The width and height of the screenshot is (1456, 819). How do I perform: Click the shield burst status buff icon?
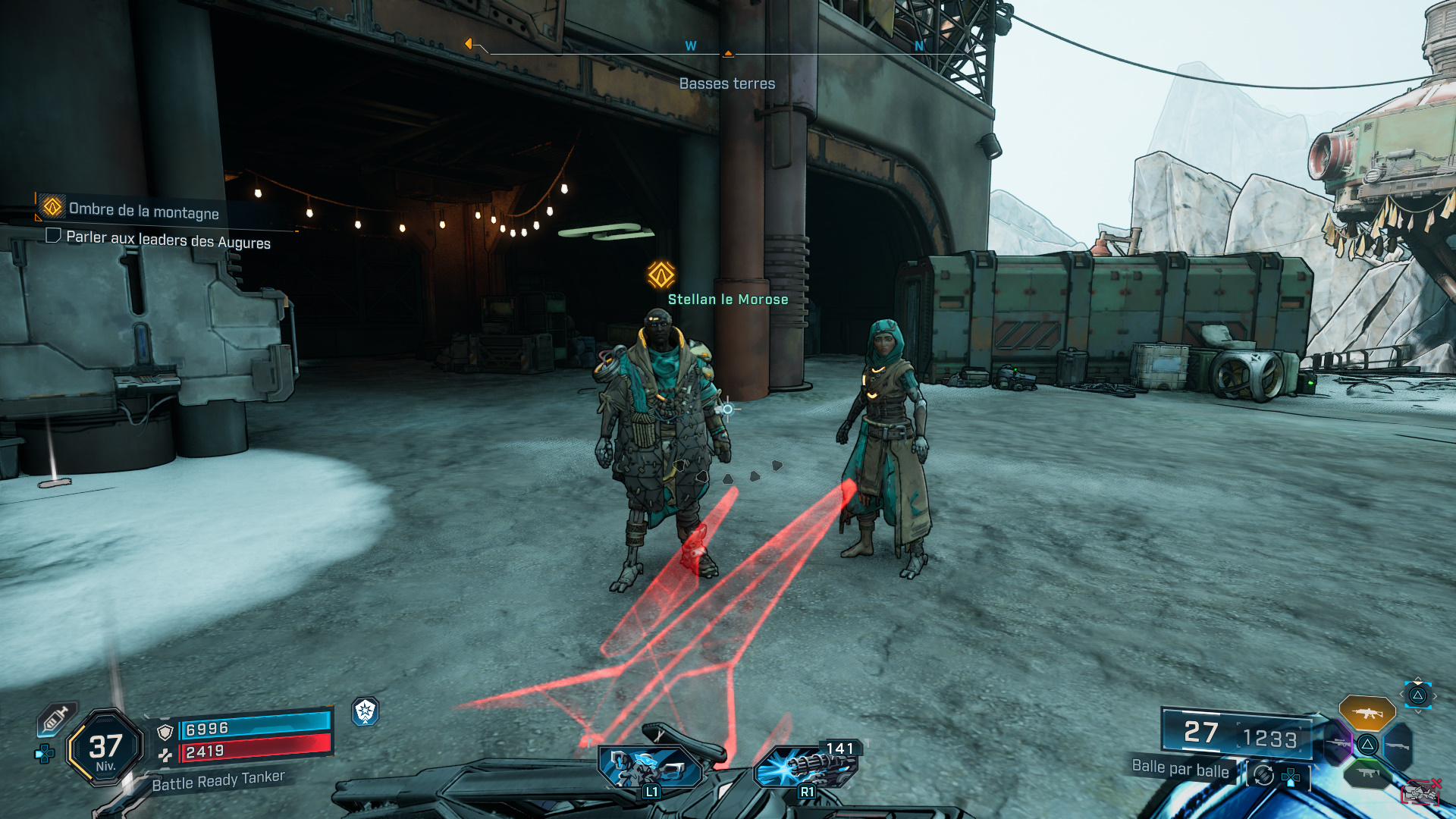click(x=366, y=711)
